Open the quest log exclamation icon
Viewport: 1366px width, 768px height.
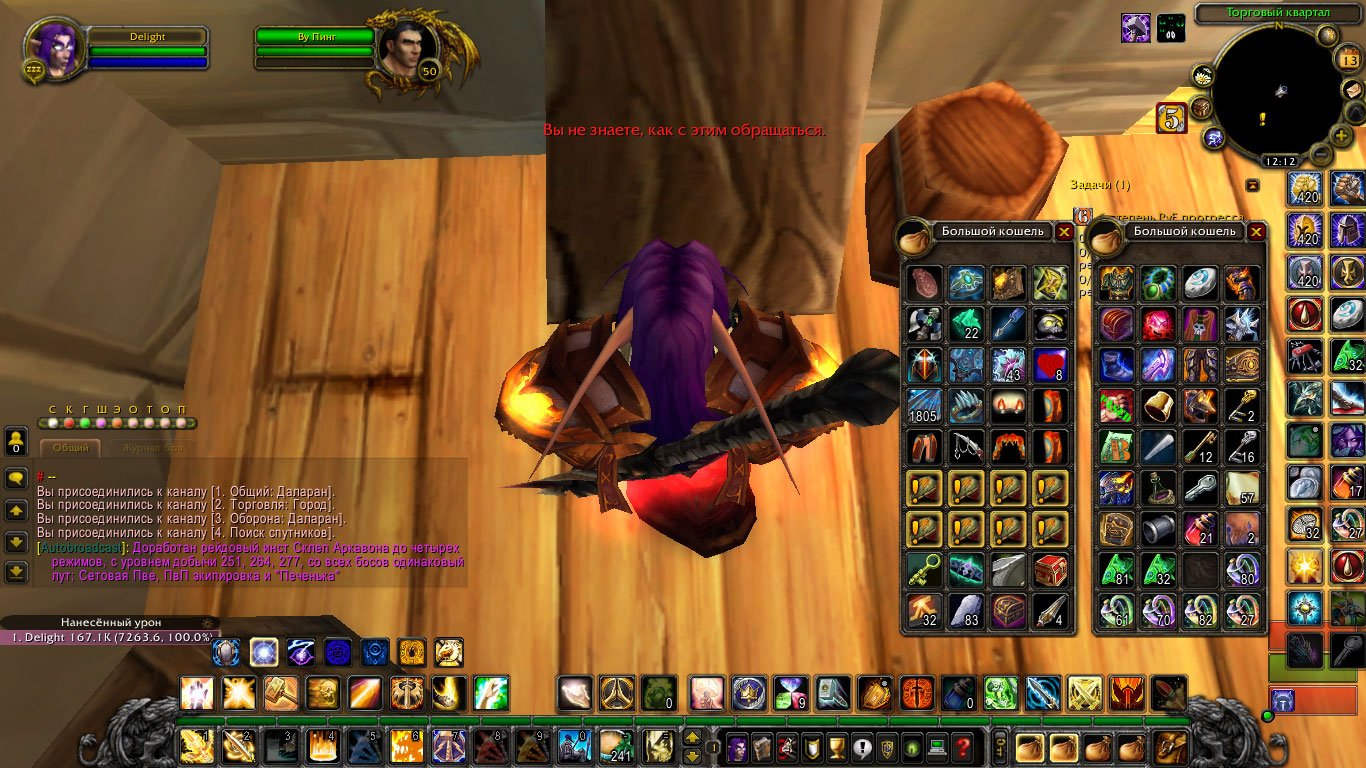click(860, 746)
